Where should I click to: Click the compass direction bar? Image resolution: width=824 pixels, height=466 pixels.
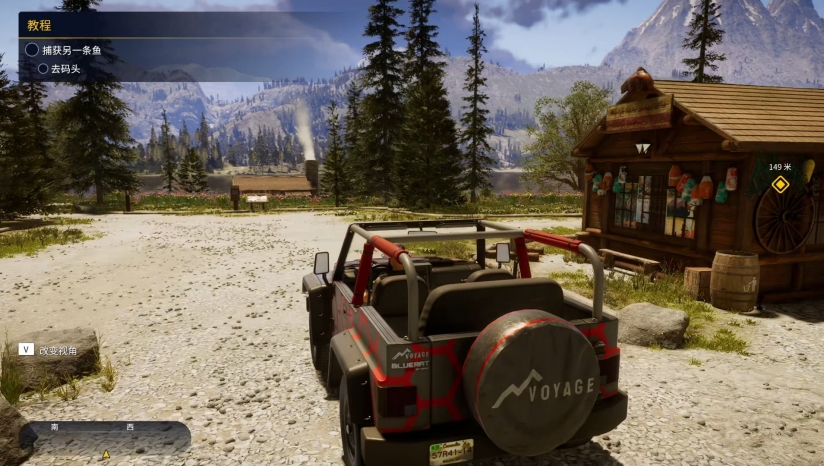tap(106, 437)
